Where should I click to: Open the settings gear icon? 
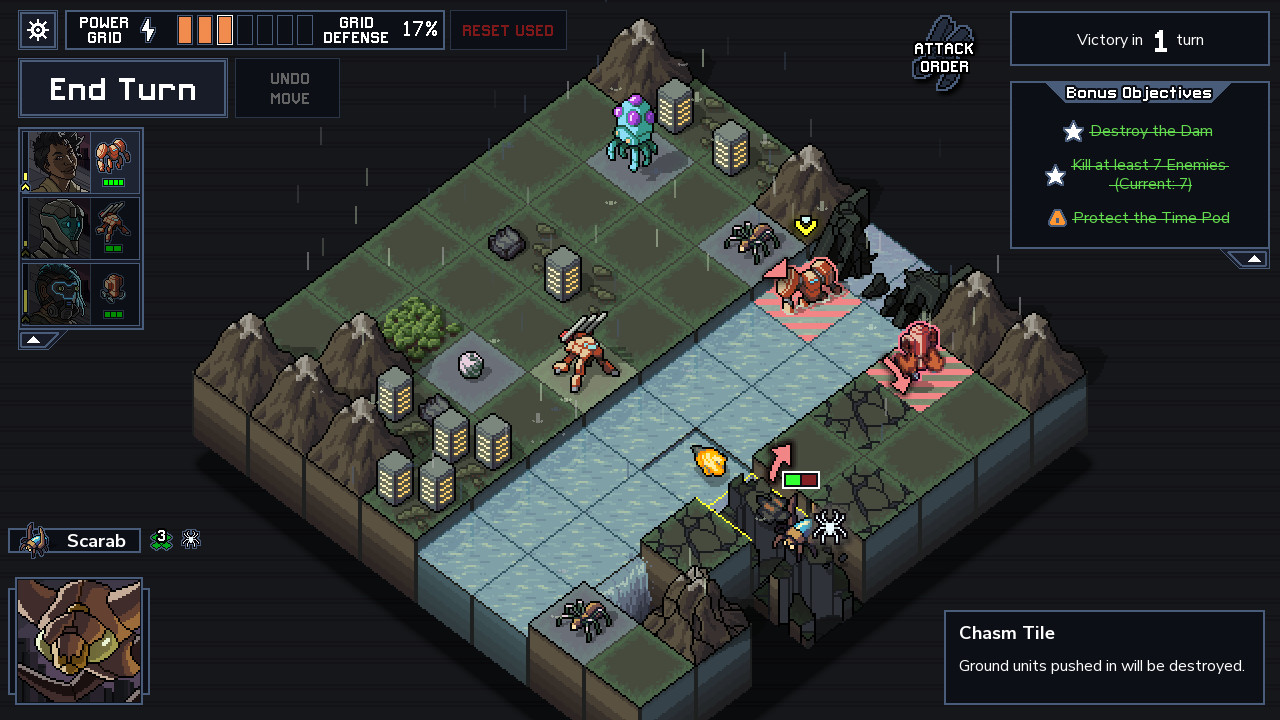pos(38,30)
